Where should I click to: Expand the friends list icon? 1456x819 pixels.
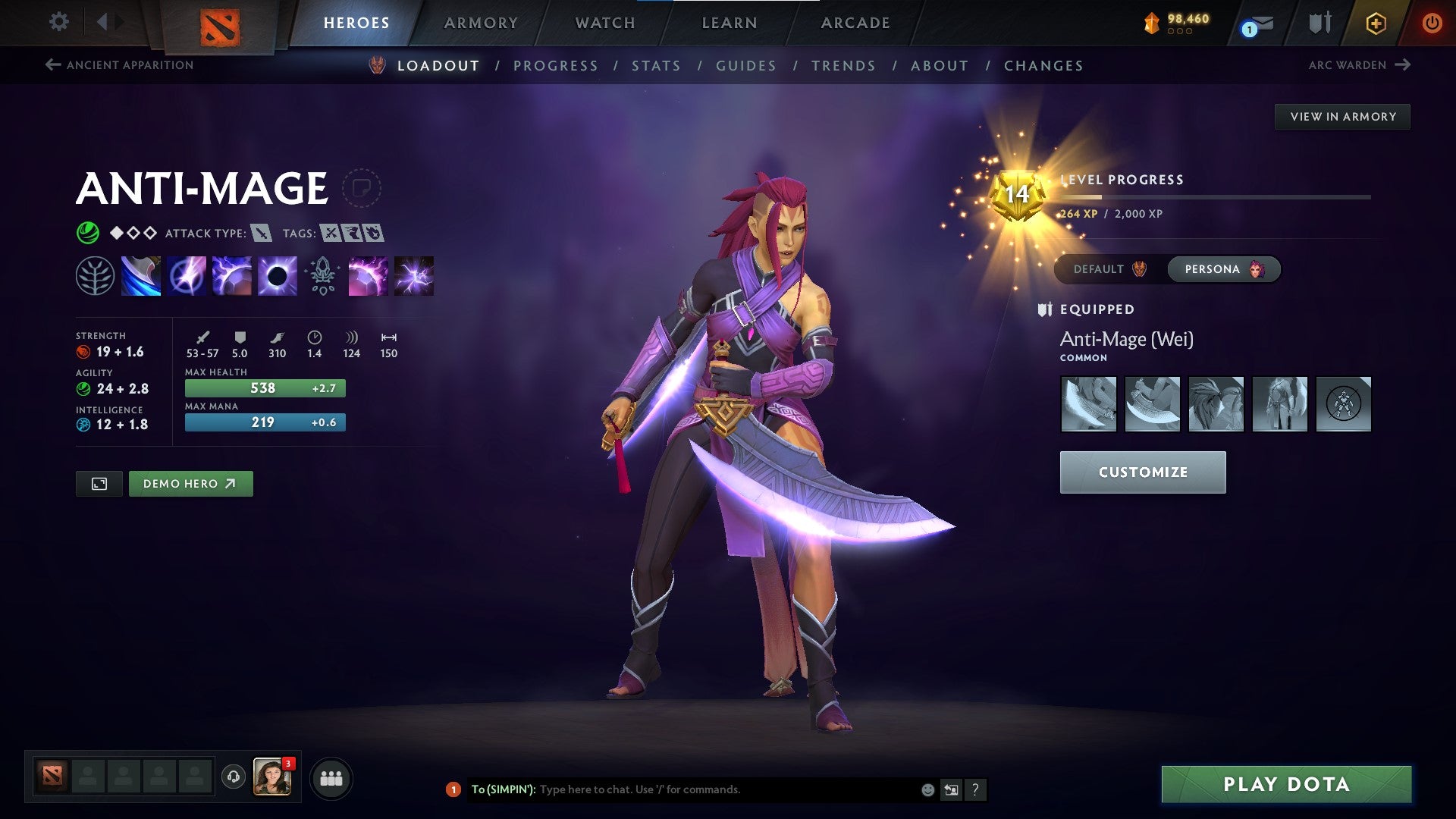tap(330, 778)
